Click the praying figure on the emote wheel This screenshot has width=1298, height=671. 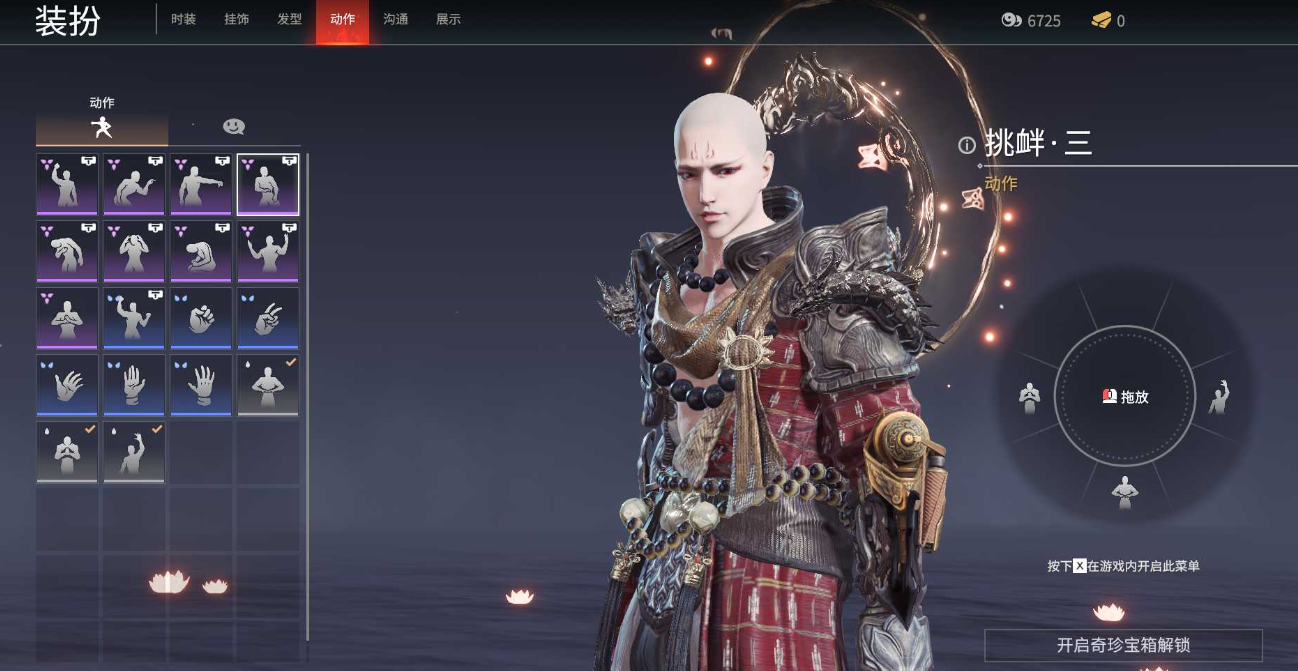click(1029, 397)
